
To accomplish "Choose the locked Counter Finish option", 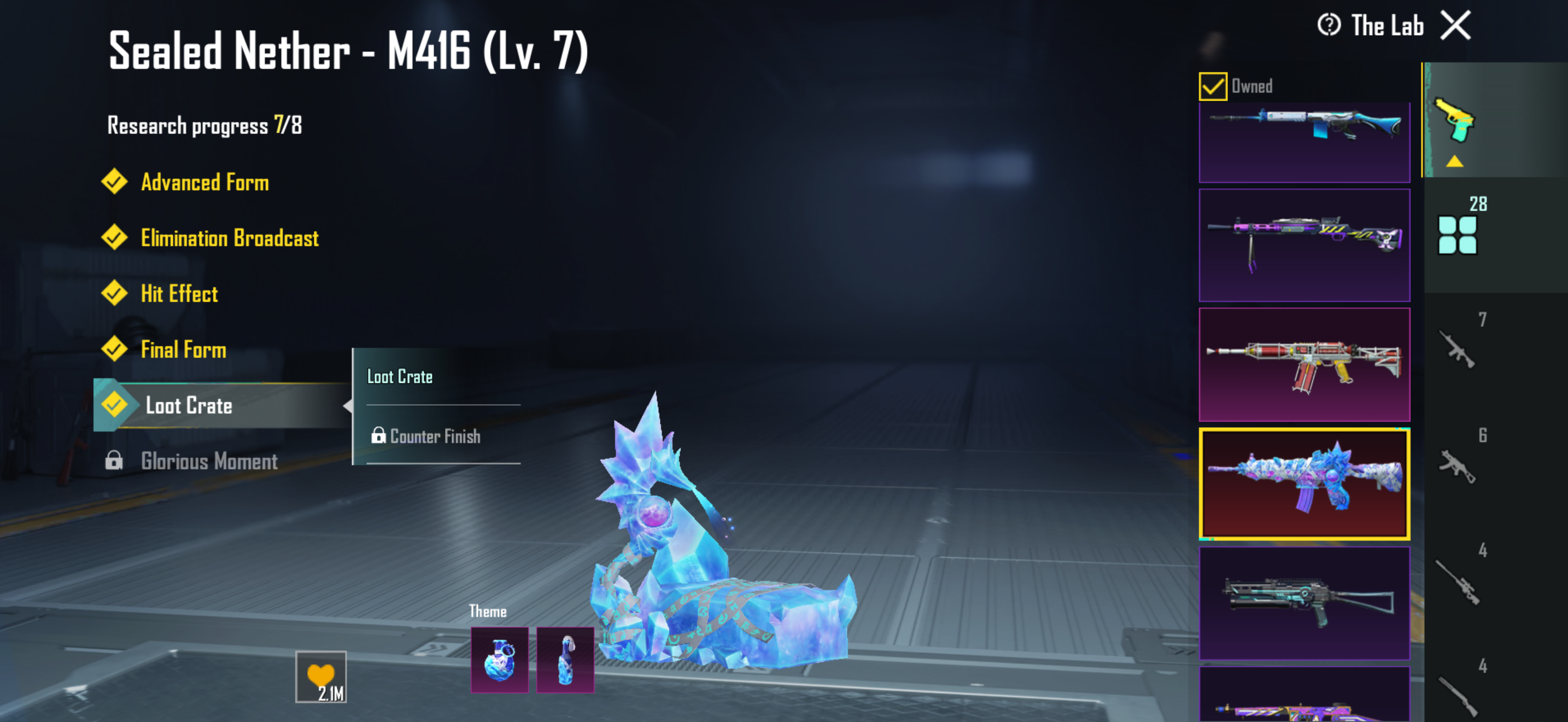I will (x=435, y=436).
